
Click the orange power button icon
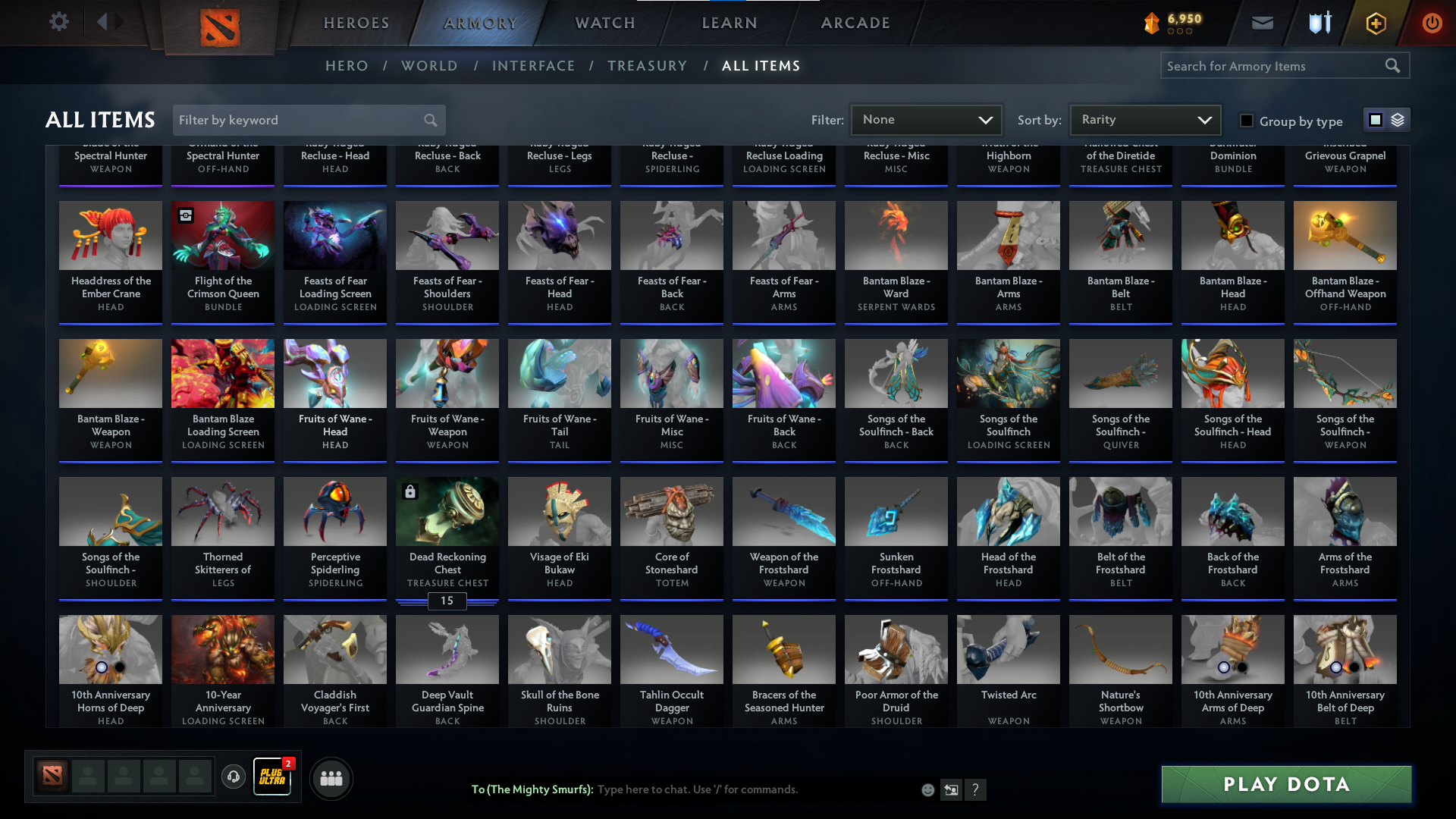[x=1432, y=23]
